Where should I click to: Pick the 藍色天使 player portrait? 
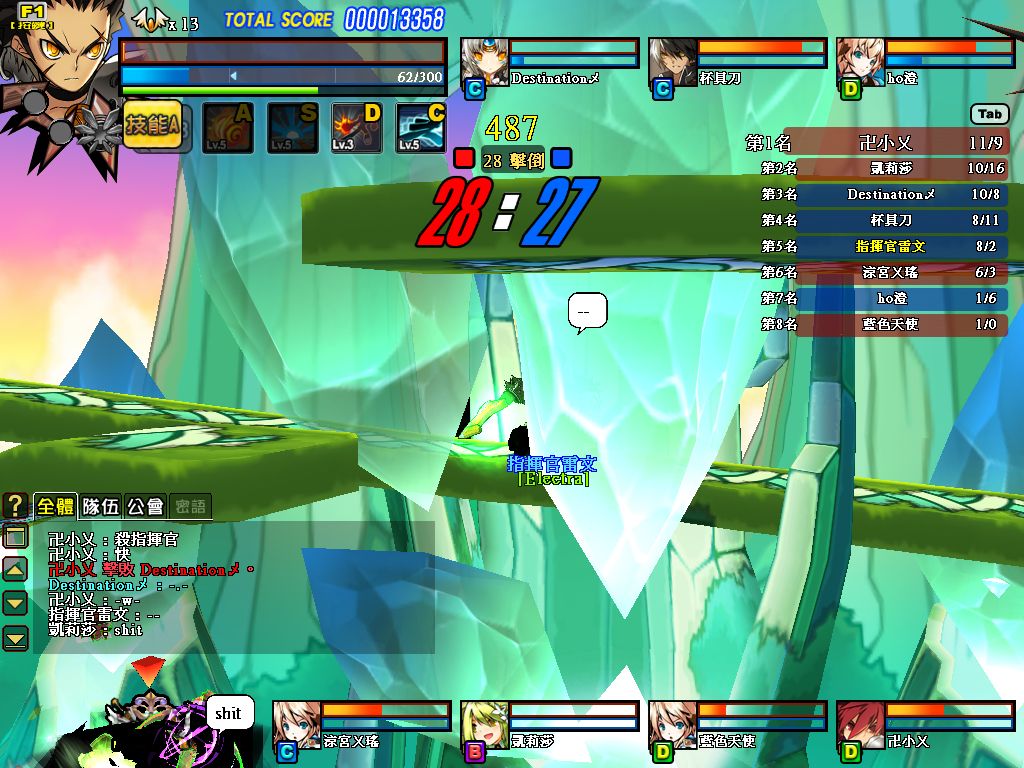pyautogui.click(x=673, y=726)
